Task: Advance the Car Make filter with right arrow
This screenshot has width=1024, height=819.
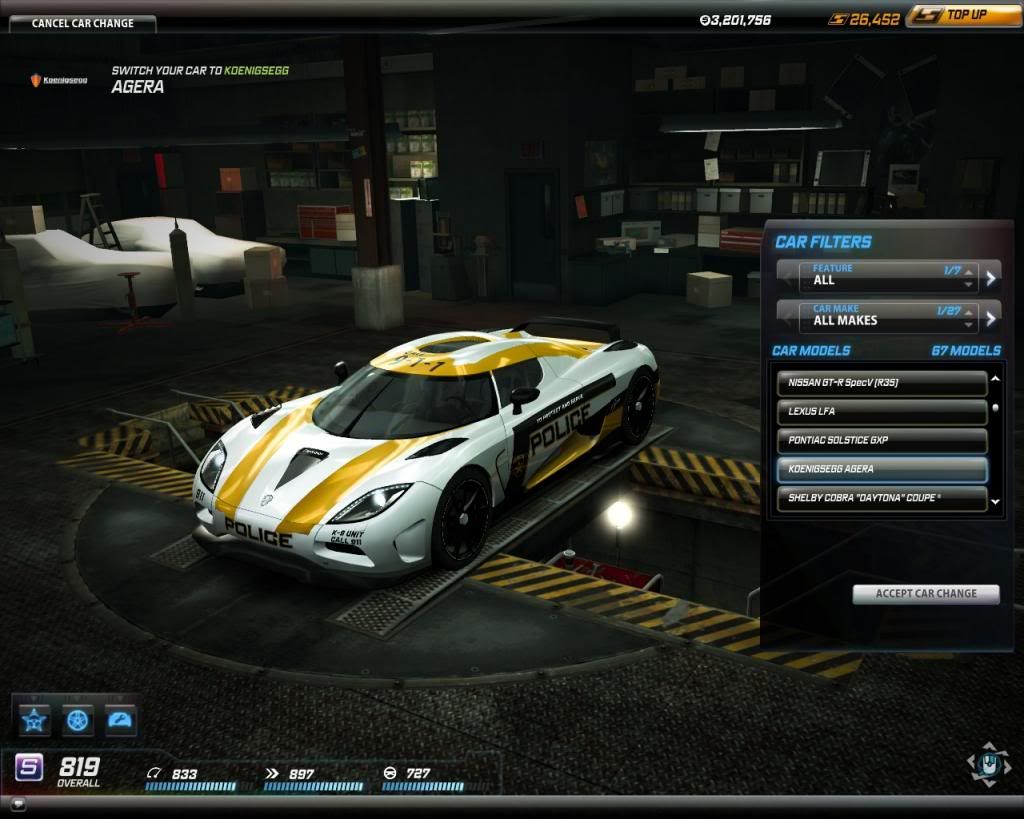Action: tap(991, 319)
